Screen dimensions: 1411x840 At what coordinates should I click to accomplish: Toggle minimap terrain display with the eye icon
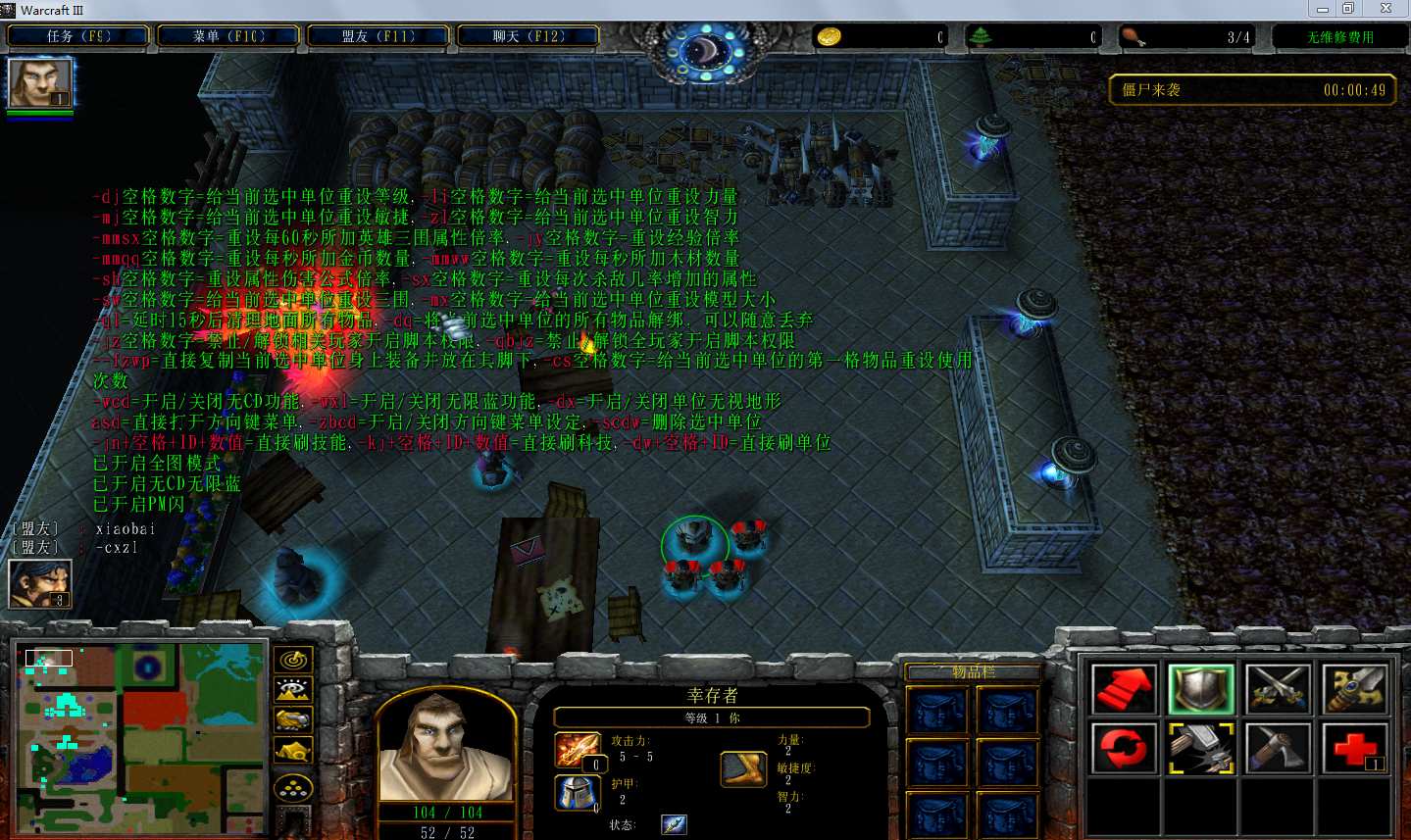293,691
